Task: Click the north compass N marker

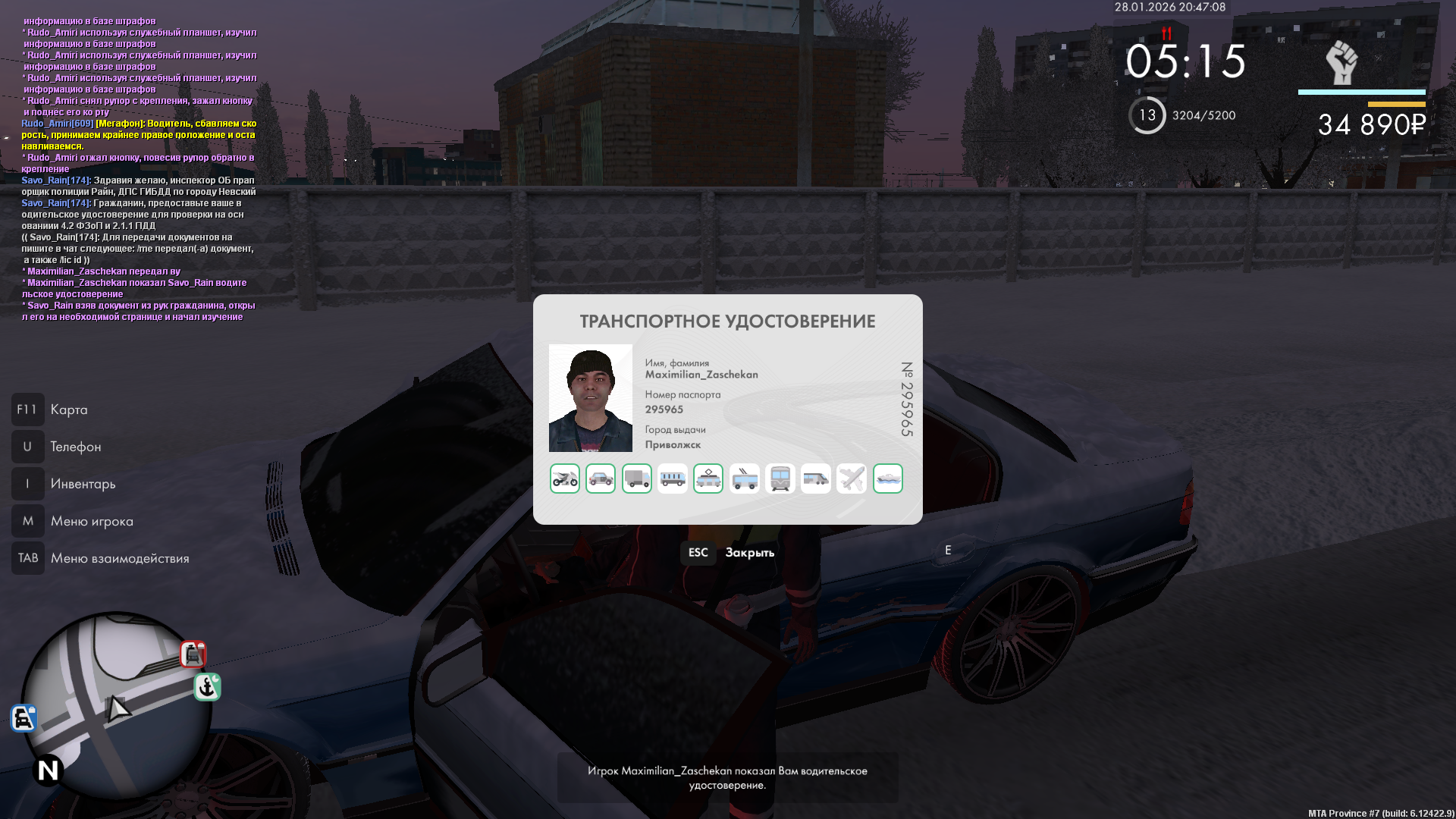Action: coord(48,770)
